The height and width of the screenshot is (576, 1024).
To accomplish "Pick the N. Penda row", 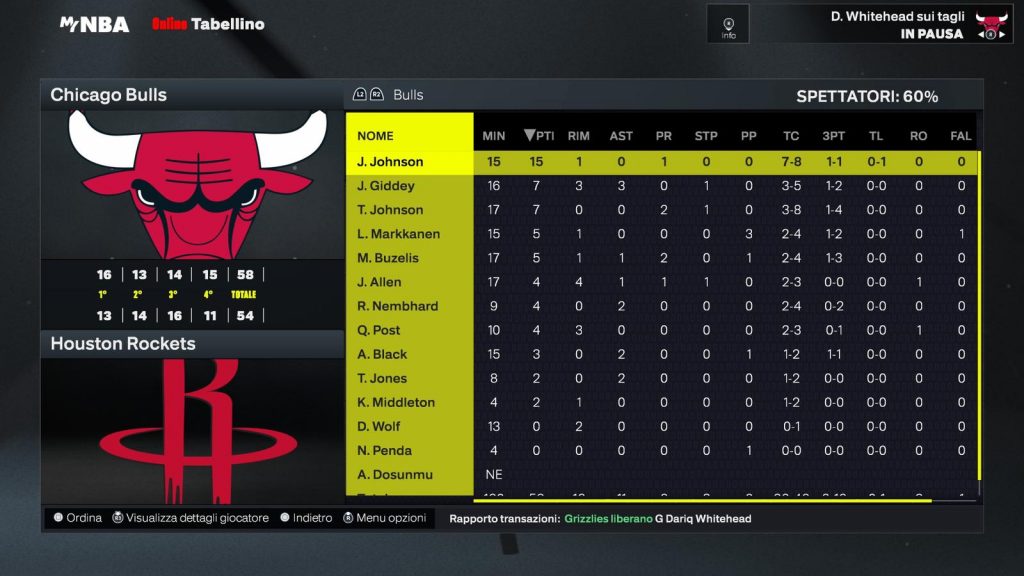I will [x=384, y=450].
